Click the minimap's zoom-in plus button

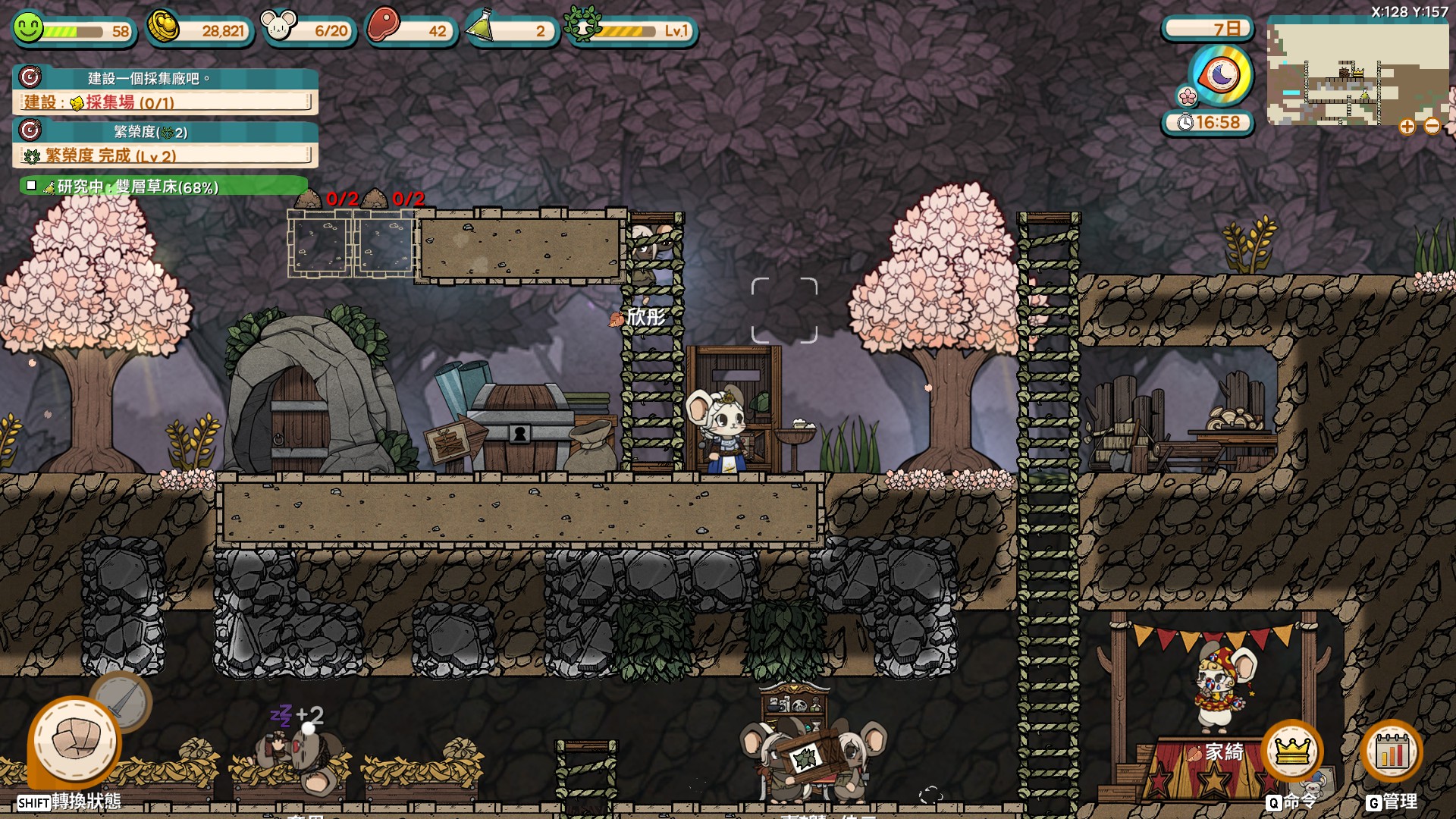pos(1407,127)
